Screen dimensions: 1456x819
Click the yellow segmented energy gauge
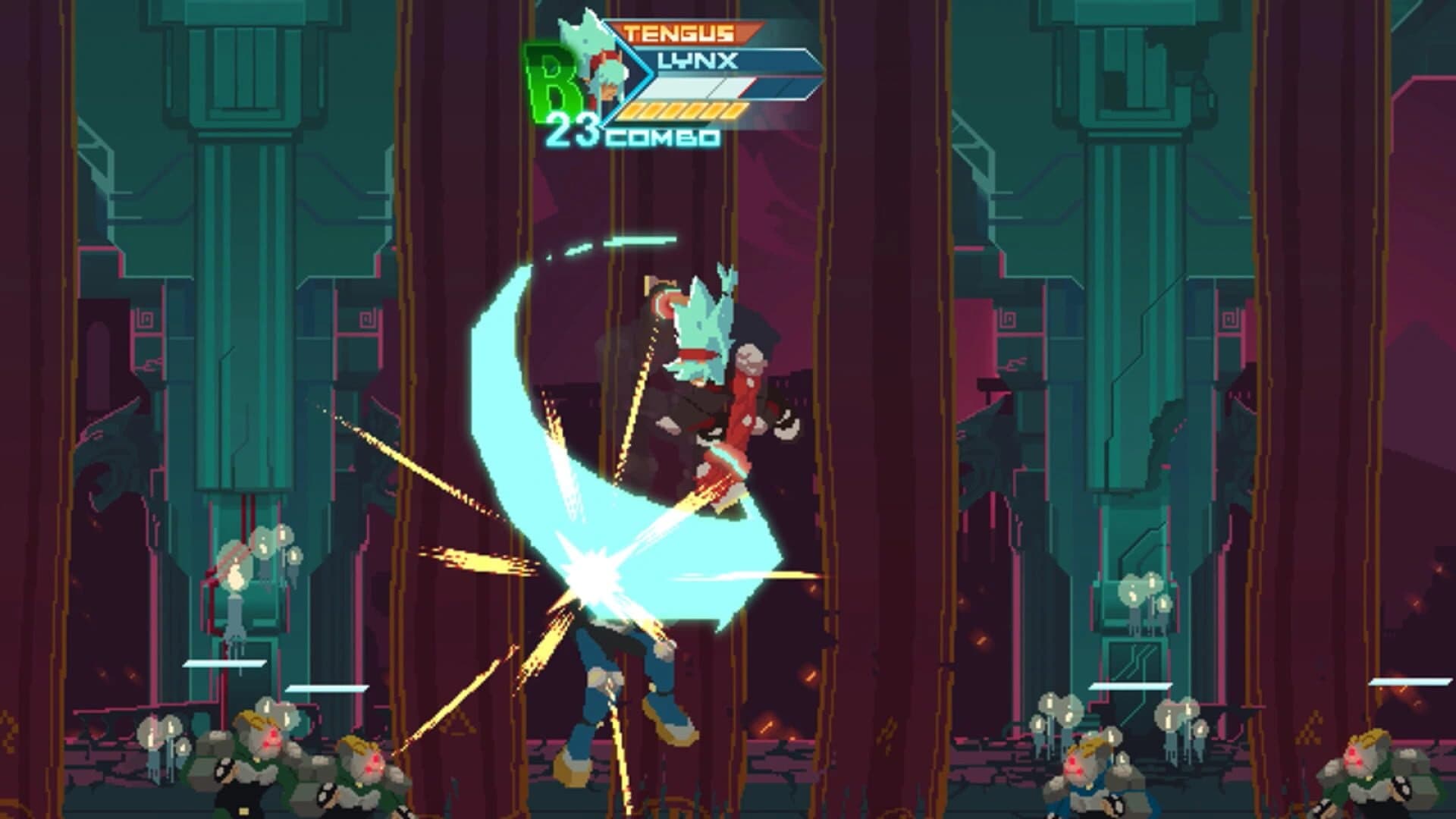[x=682, y=112]
